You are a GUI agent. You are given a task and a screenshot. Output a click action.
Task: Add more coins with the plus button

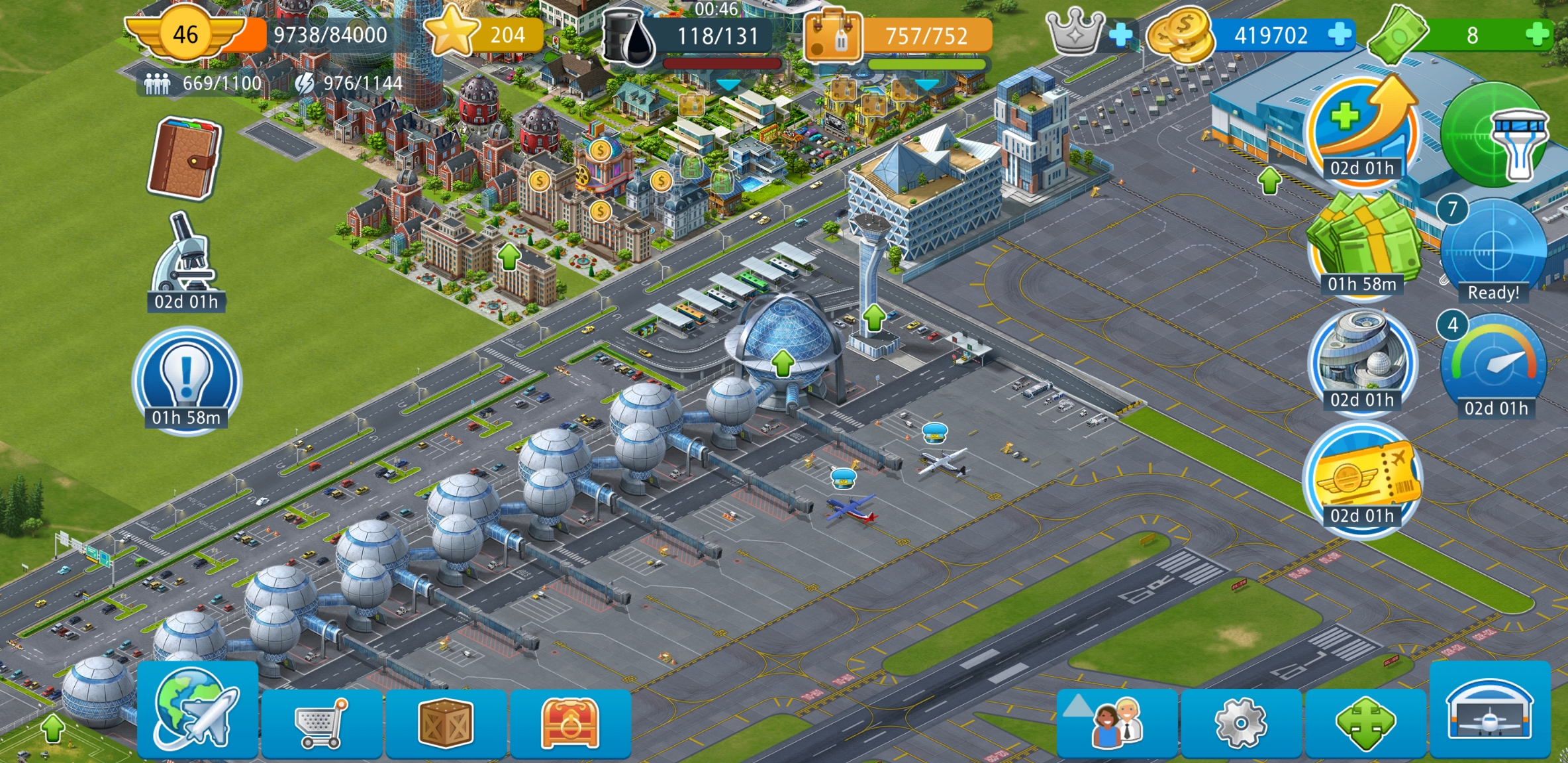click(x=1340, y=34)
